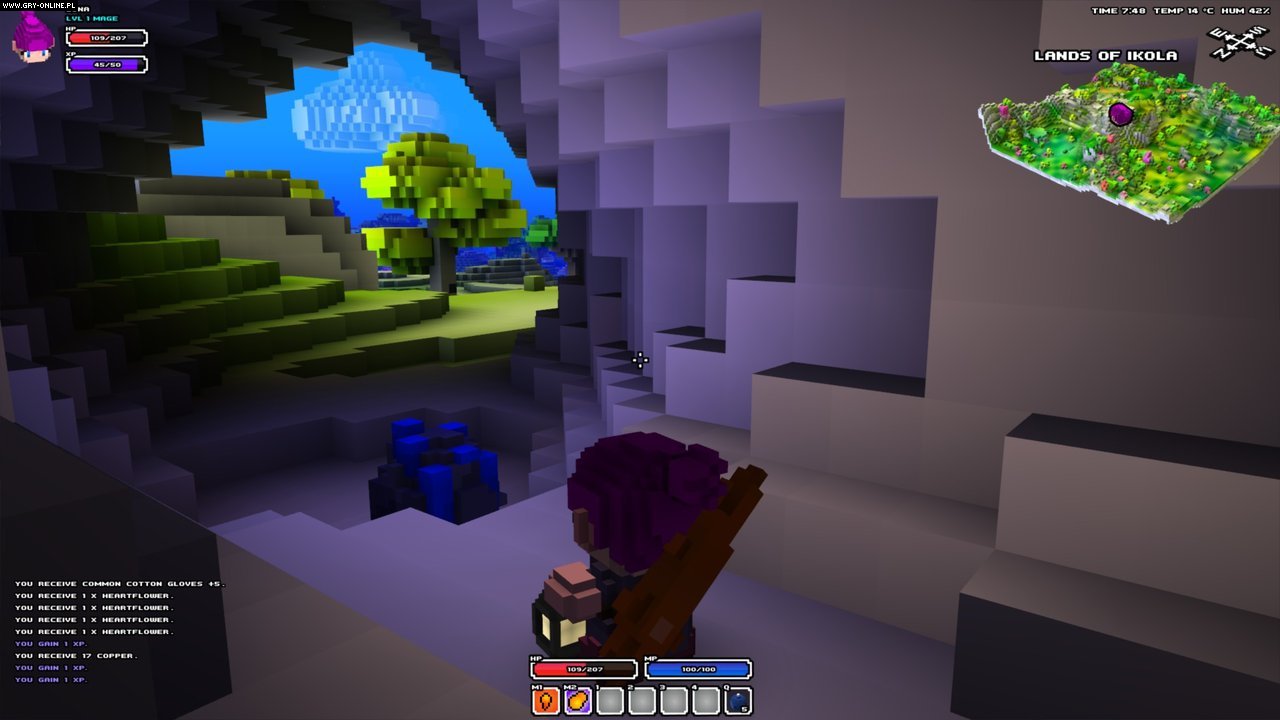The height and width of the screenshot is (720, 1280).
Task: Click the HUM 42% humidity indicator
Action: pos(1244,11)
